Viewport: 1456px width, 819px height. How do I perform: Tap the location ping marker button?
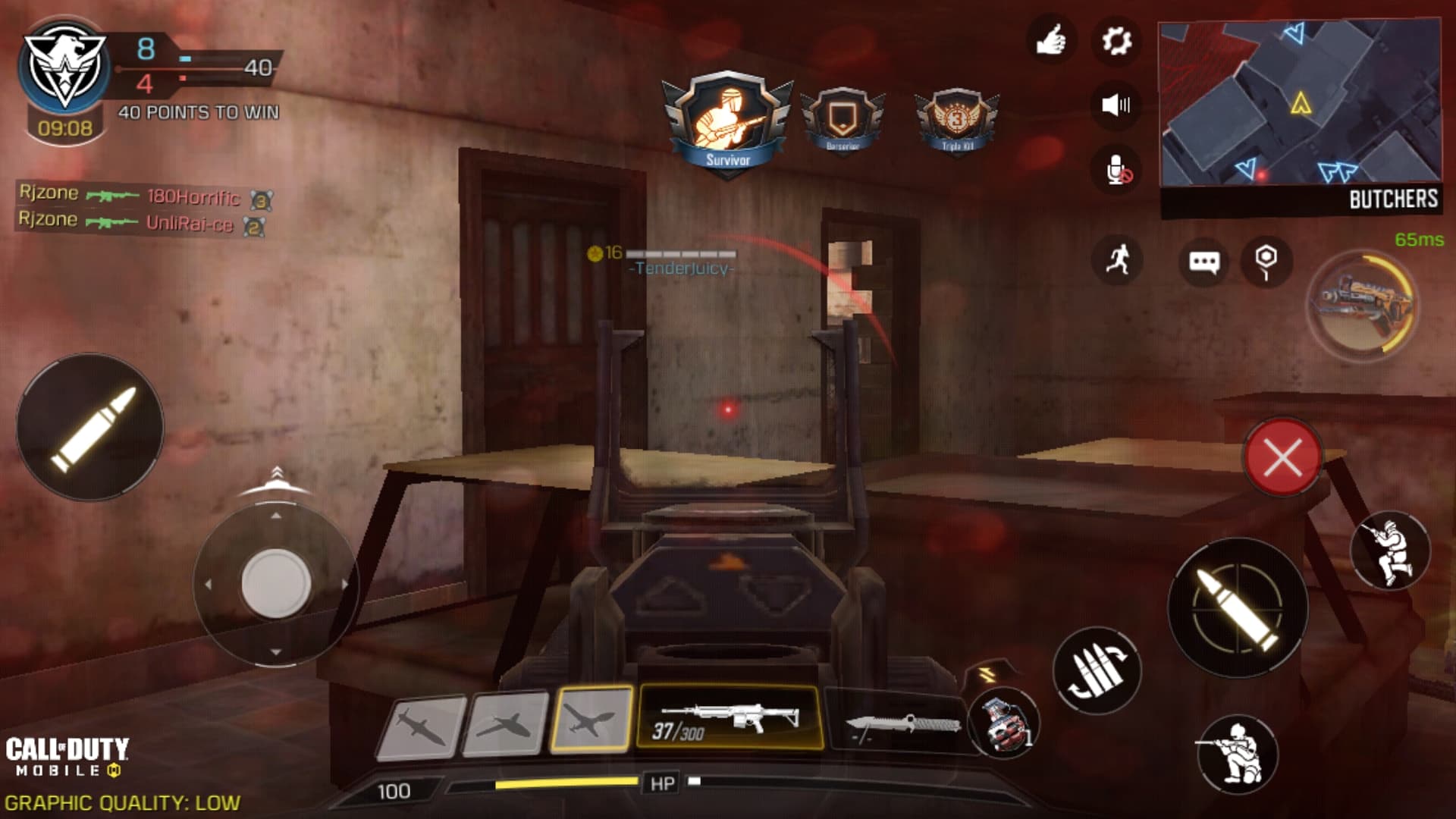1266,261
